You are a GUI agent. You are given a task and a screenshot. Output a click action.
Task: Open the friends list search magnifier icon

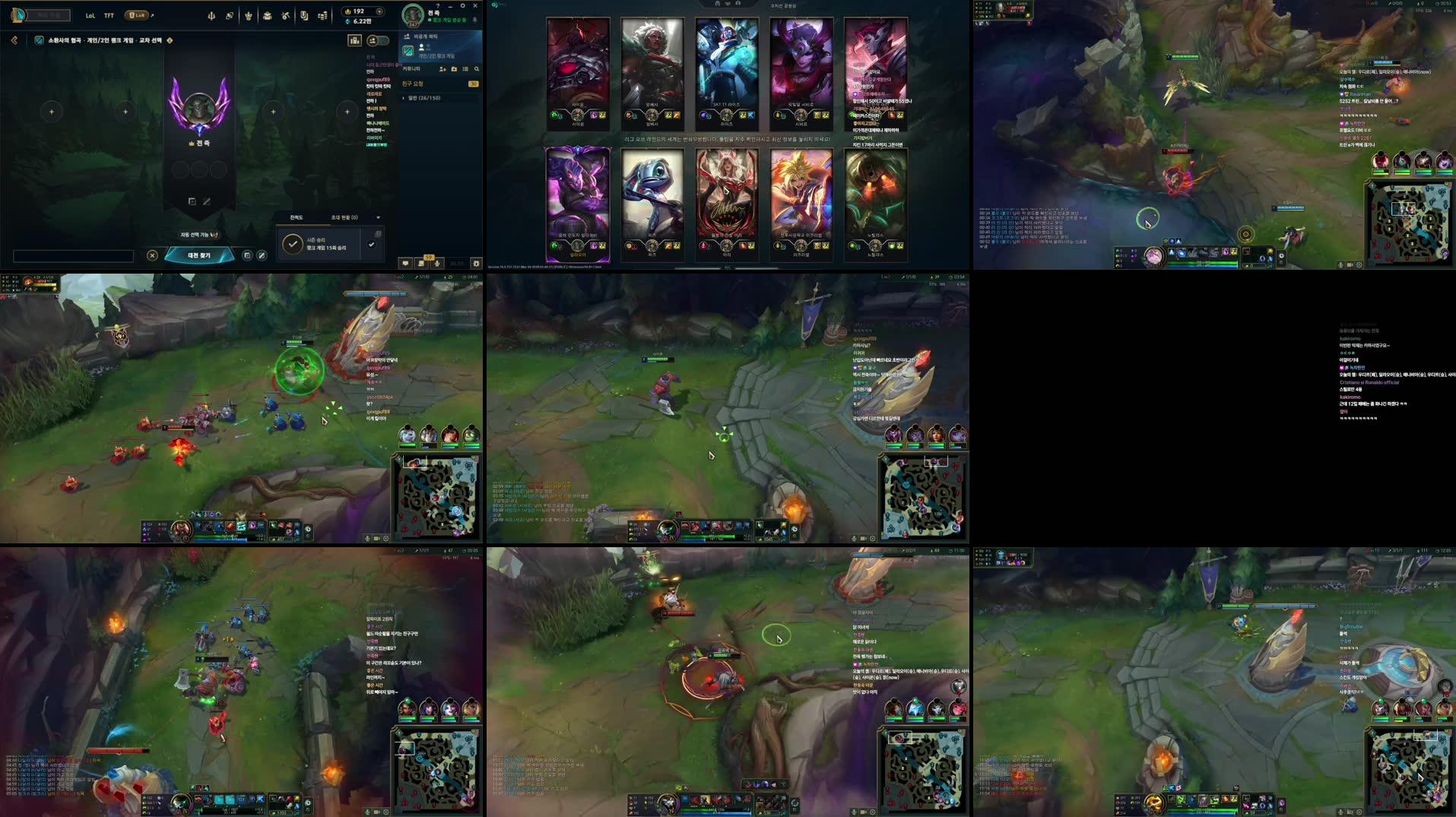tap(477, 69)
